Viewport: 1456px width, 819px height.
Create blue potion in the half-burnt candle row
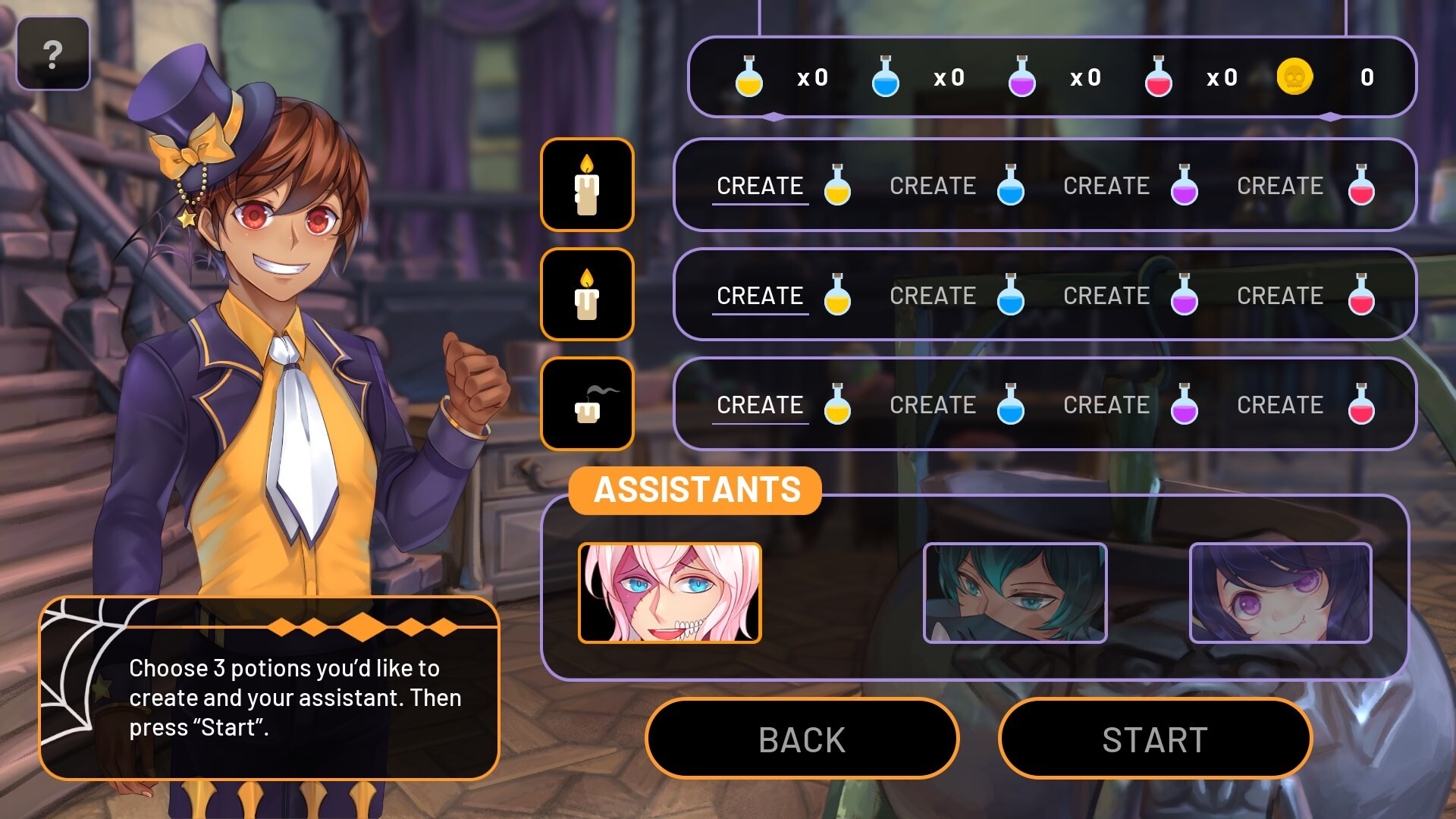956,295
